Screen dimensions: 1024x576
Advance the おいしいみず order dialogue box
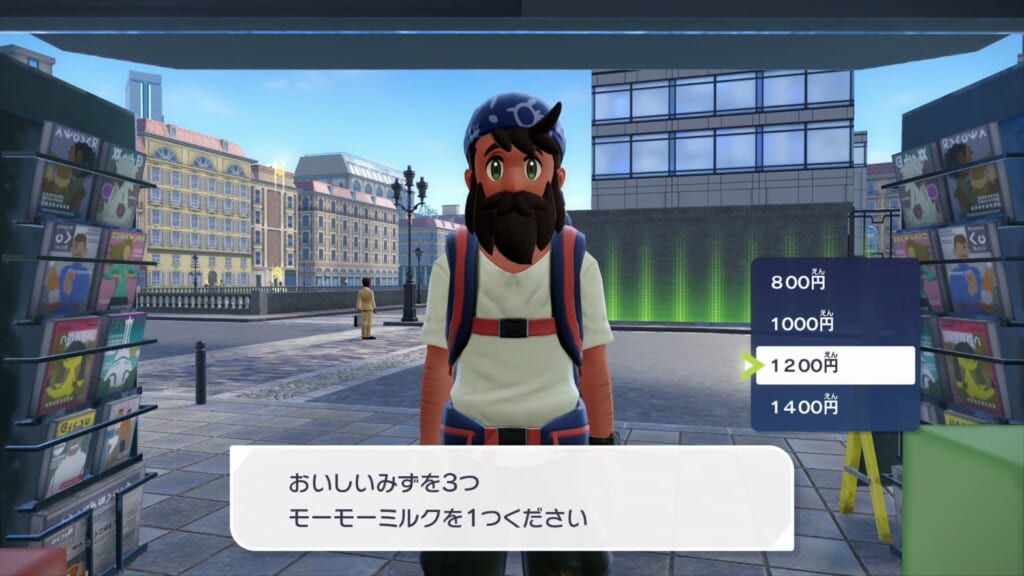click(511, 498)
